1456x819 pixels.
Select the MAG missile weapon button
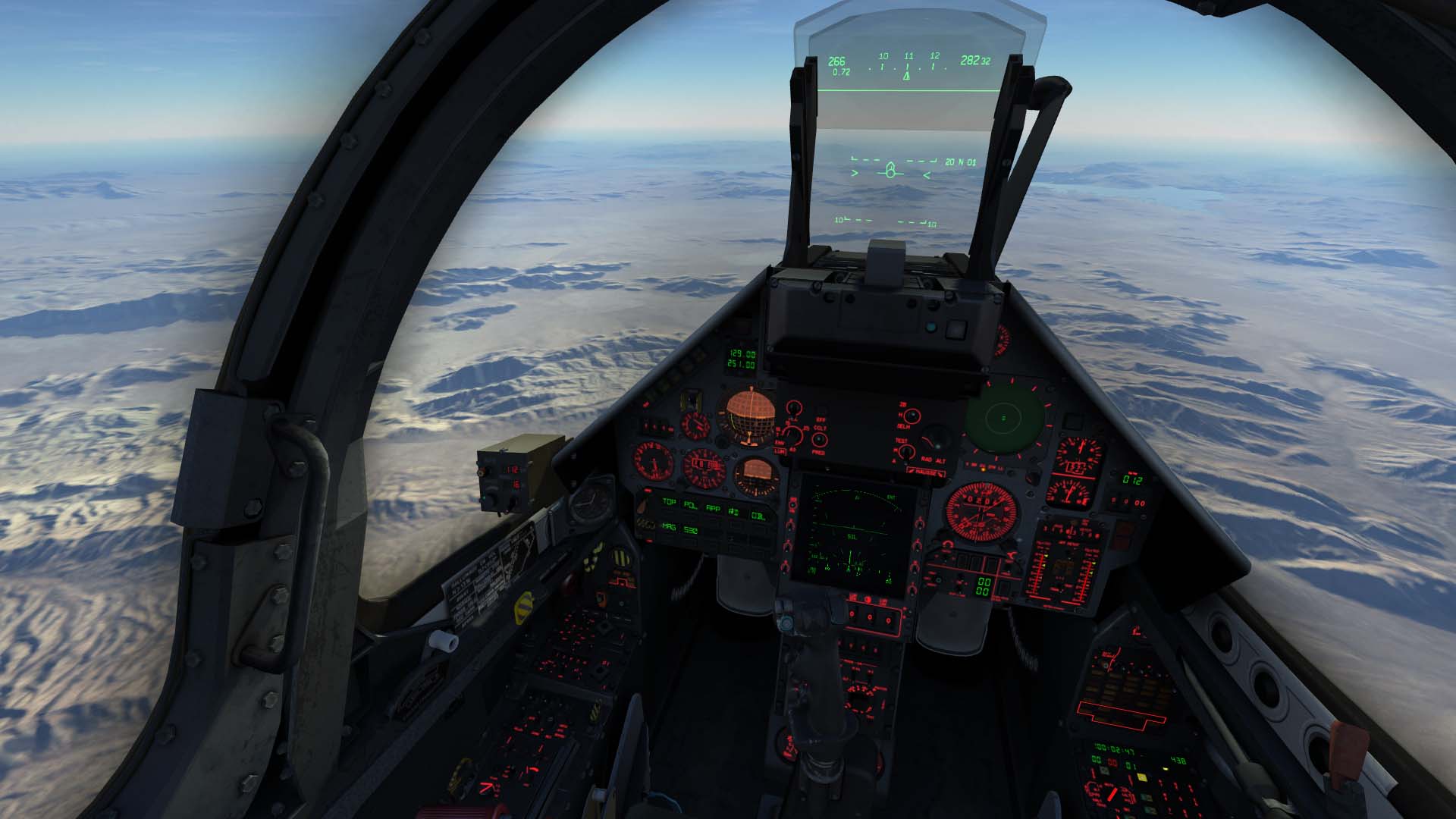coord(668,526)
